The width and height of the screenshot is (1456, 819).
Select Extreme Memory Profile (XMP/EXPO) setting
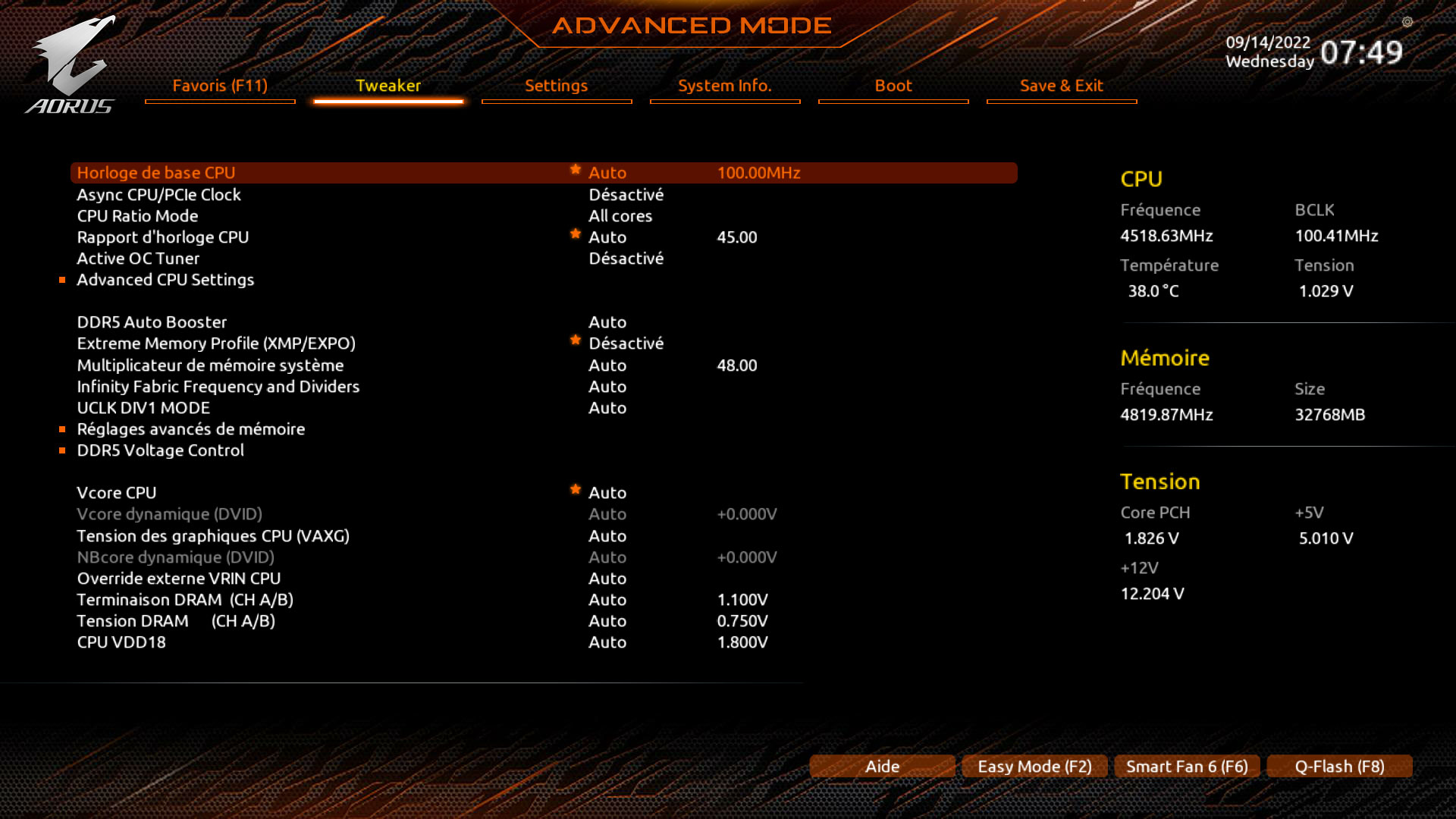pos(216,344)
